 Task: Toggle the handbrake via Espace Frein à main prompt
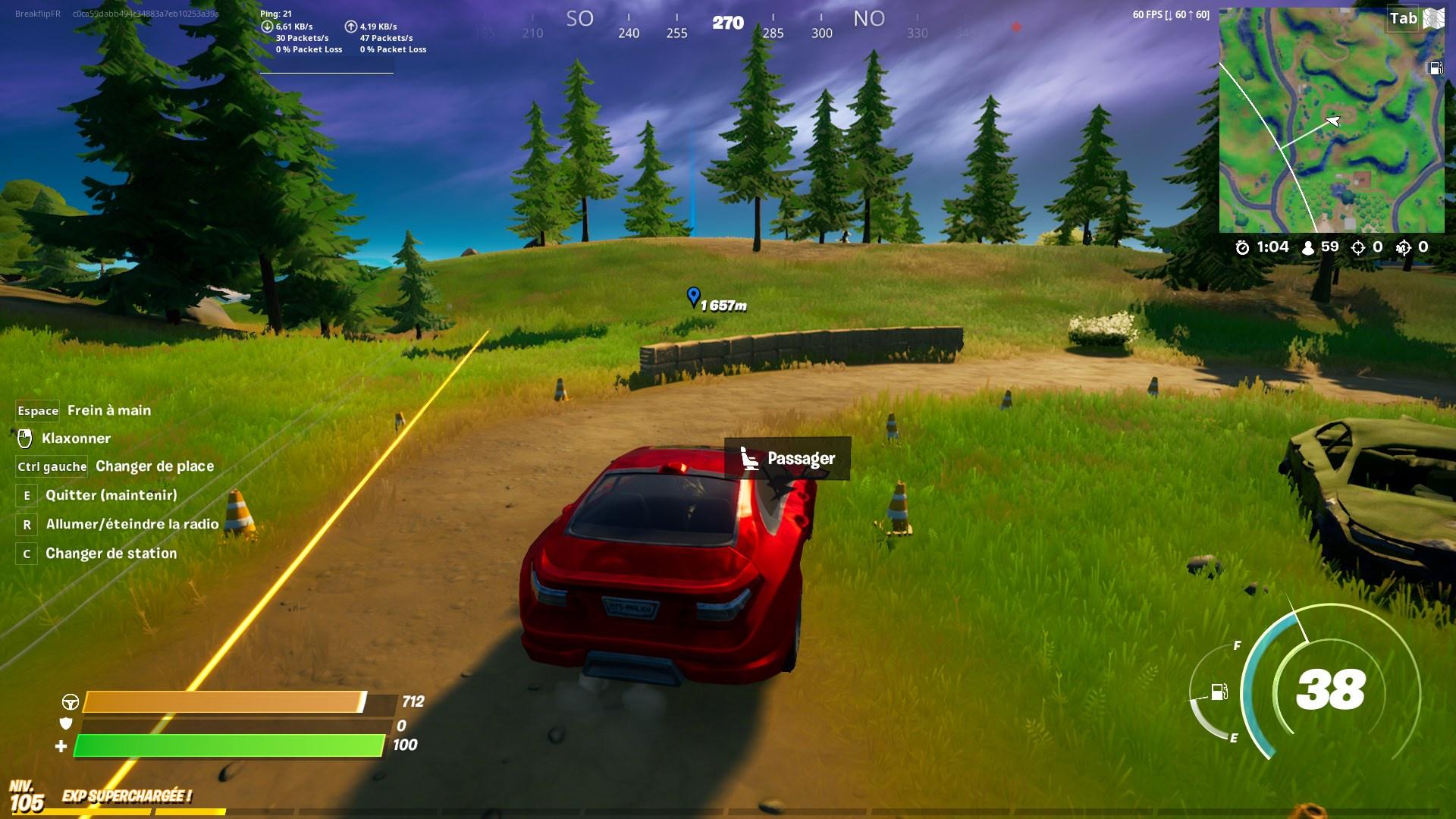[37, 410]
